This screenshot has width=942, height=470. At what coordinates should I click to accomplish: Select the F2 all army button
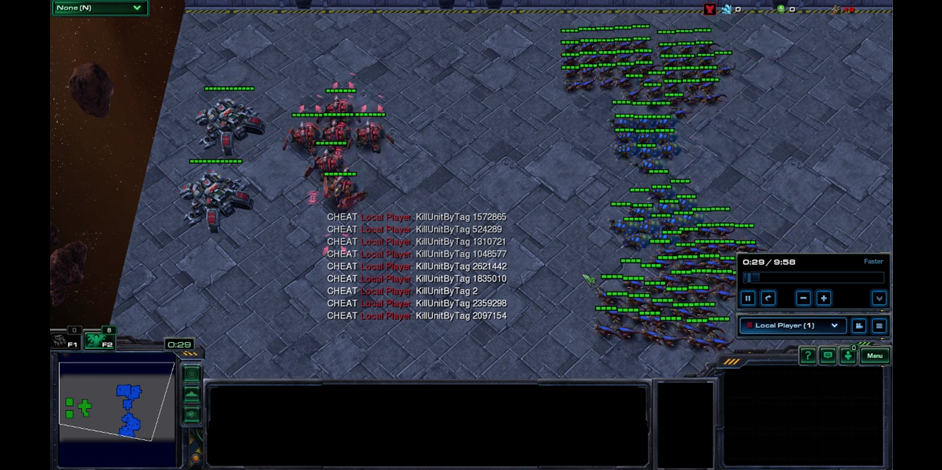(x=99, y=342)
